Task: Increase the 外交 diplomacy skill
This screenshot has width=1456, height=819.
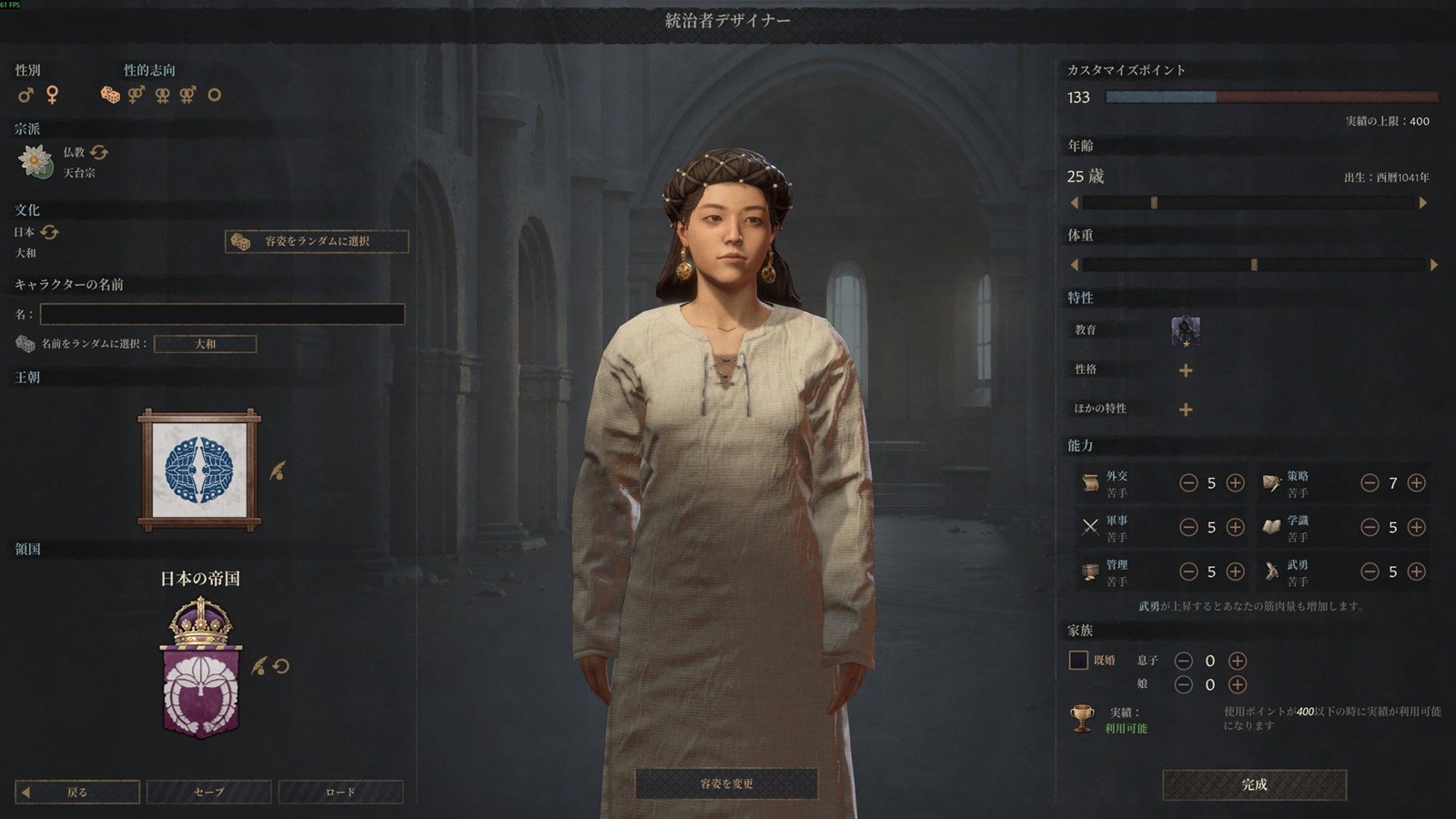Action: [1235, 483]
